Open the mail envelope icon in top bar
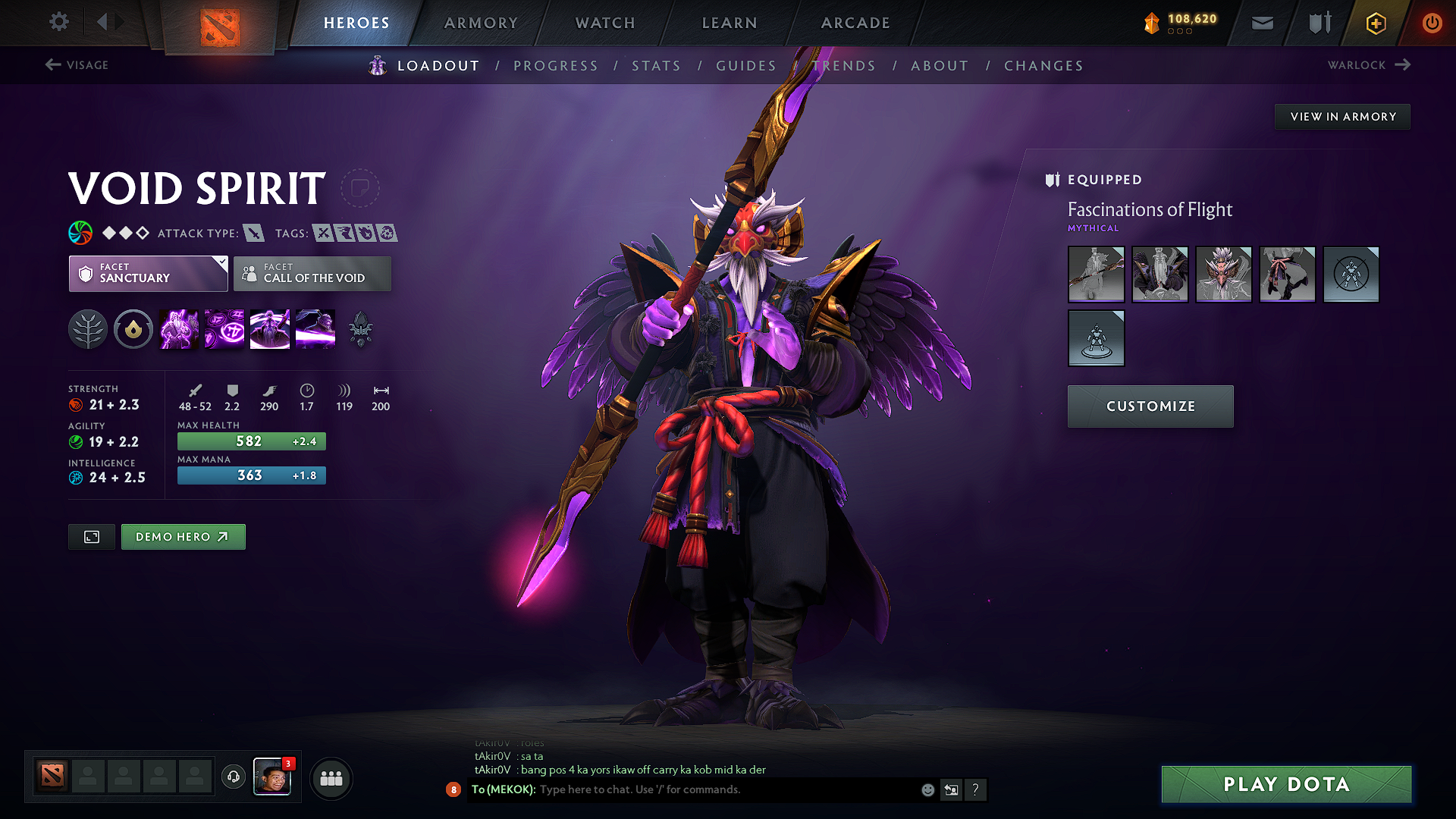Screen dimensions: 1456x819 (1261, 23)
